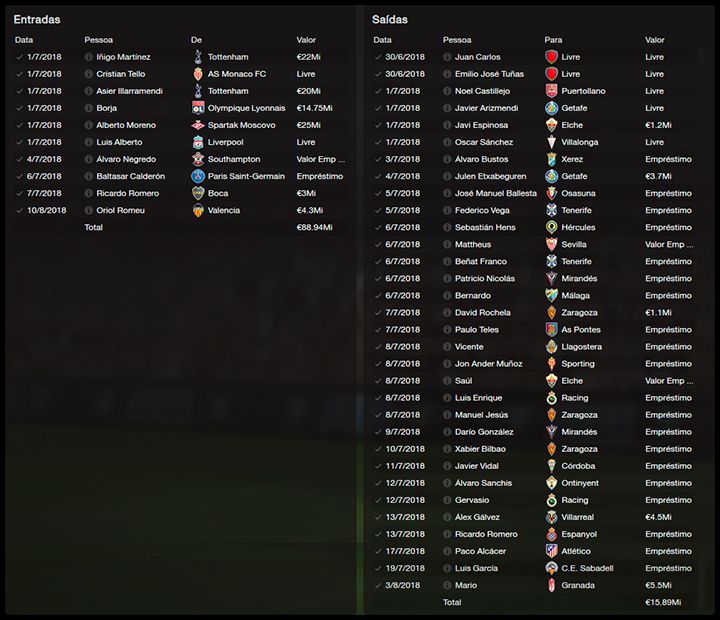Select Mario's transfer to Granada
720x620 pixels.
pyautogui.click(x=466, y=585)
